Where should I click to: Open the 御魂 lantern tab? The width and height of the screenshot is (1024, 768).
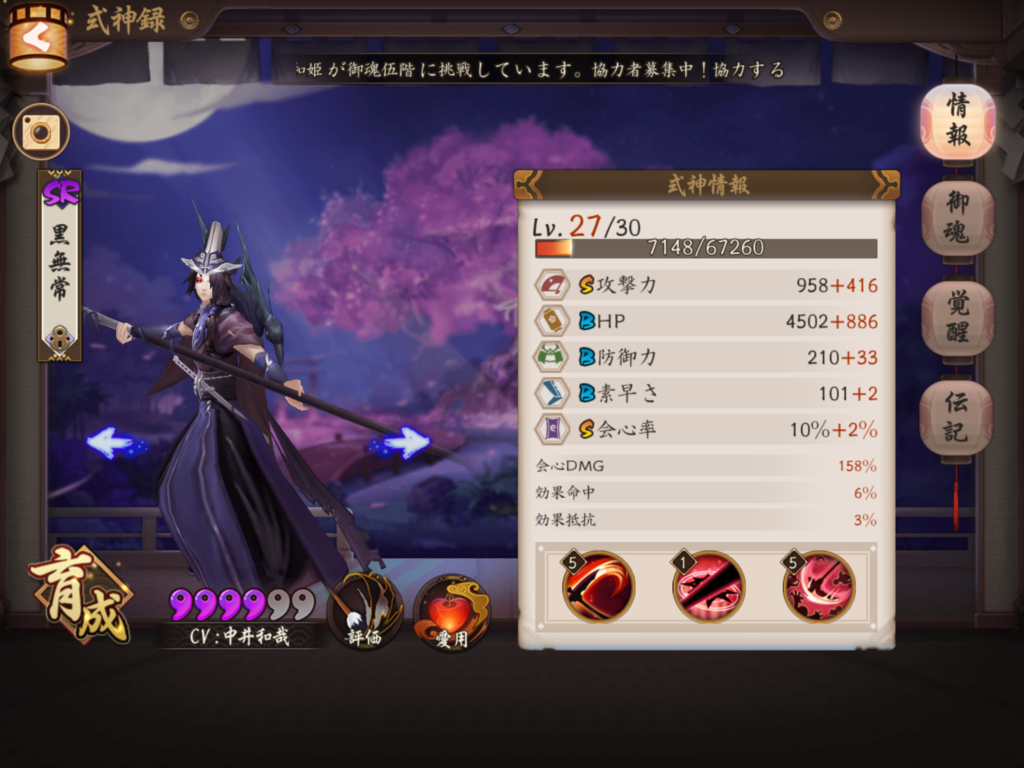(957, 218)
